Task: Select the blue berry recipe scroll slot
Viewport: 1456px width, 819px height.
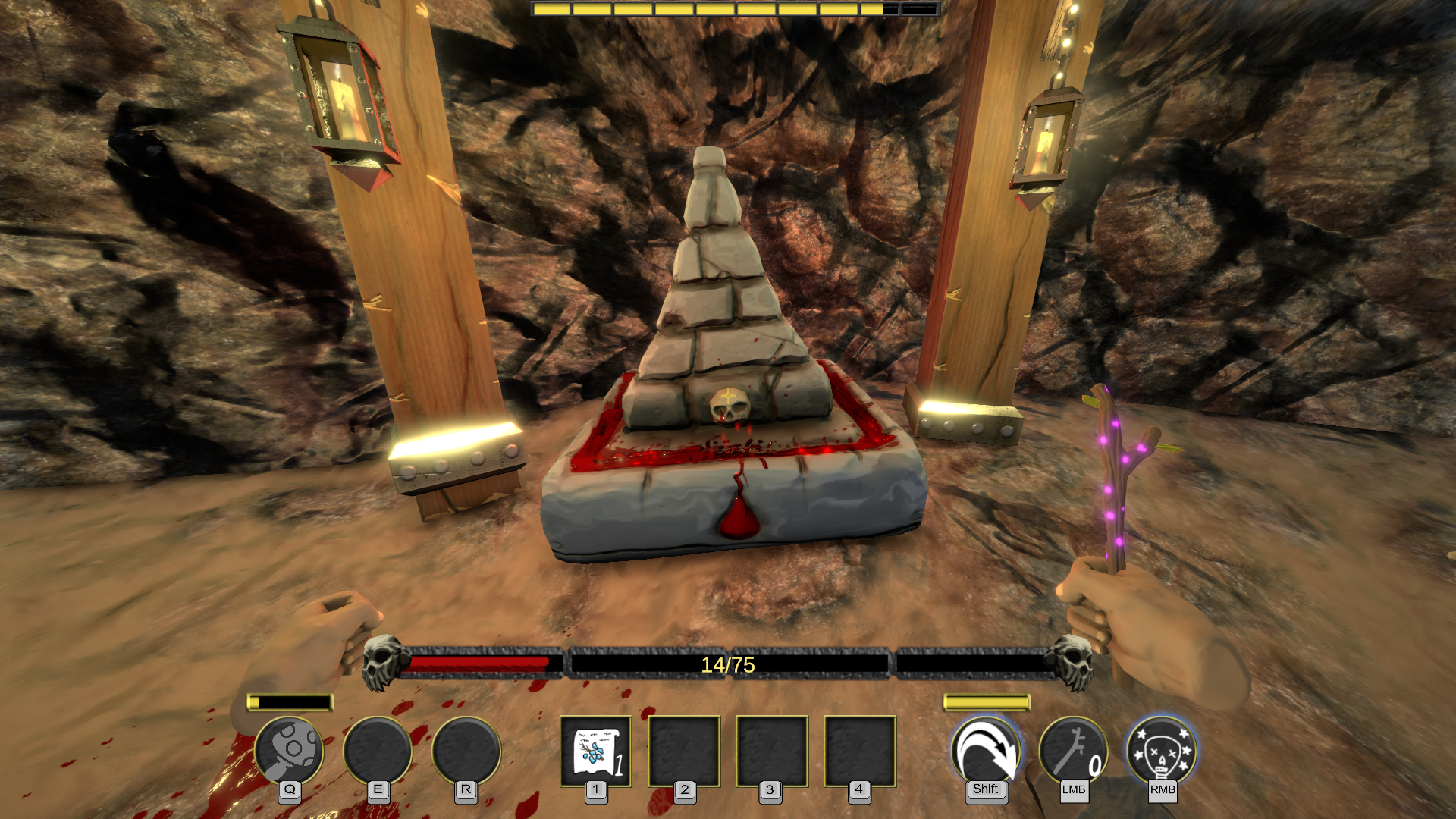Action: tap(595, 752)
